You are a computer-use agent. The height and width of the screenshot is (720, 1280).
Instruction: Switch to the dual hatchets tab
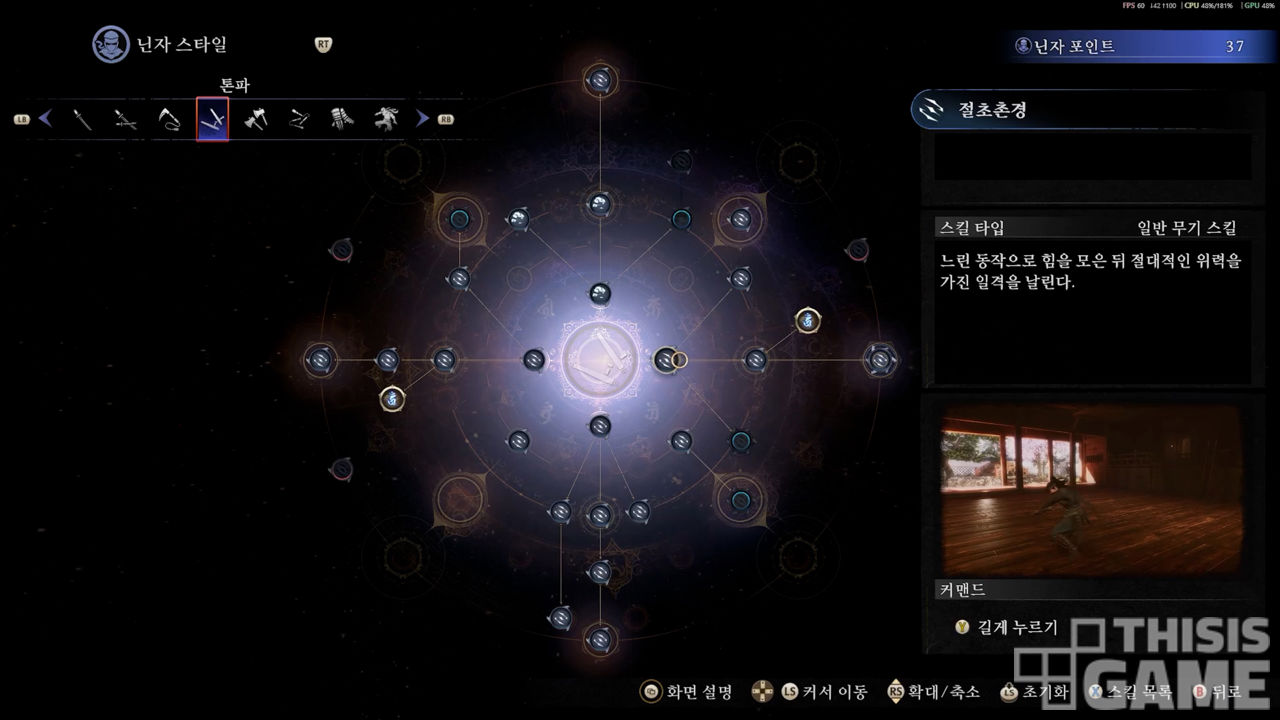(x=256, y=120)
